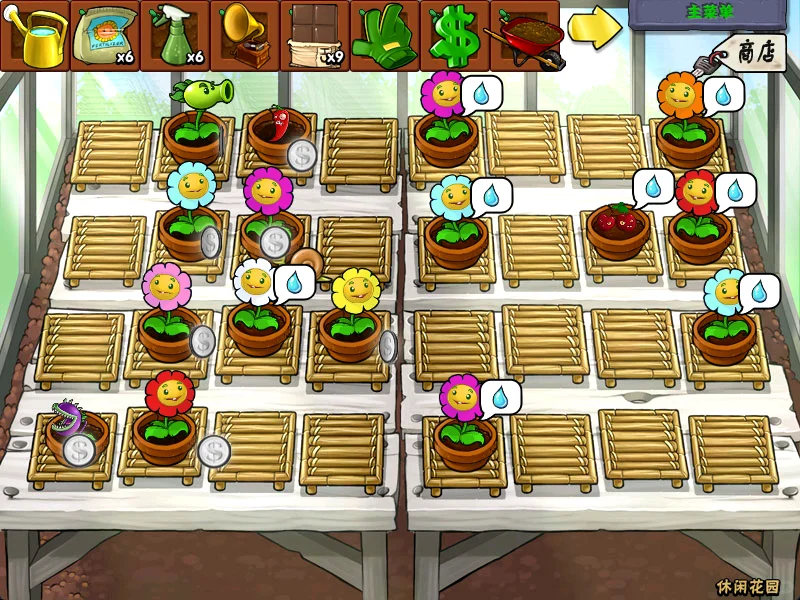Click the yellow next garden arrow
The height and width of the screenshot is (600, 800).
(594, 29)
